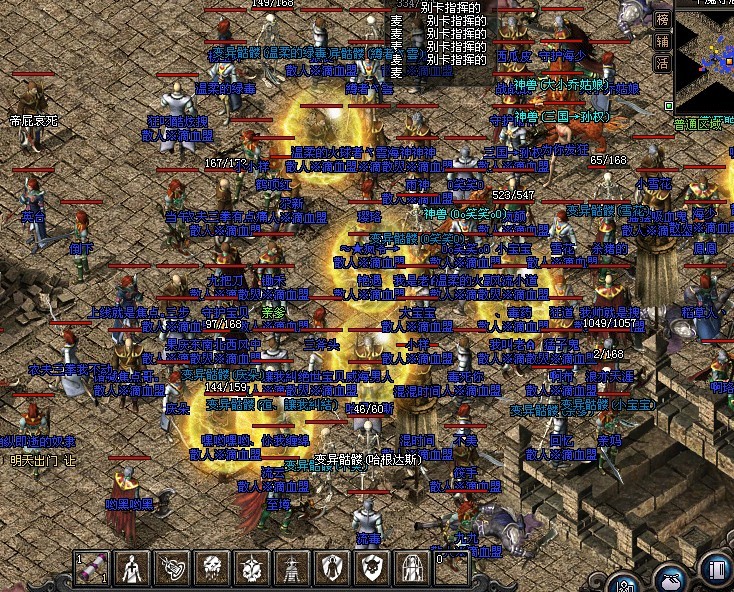Use the bow and arrow skill icon
The image size is (734, 592).
172,568
